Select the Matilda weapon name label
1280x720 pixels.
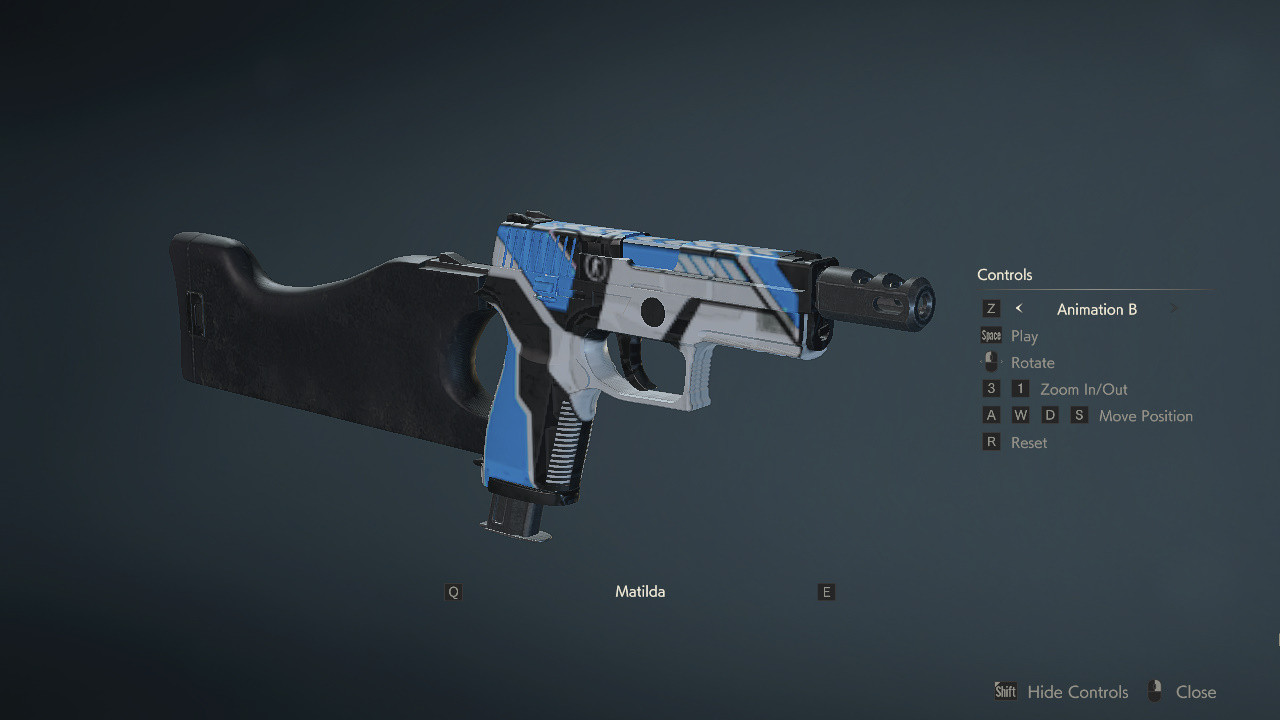(640, 591)
